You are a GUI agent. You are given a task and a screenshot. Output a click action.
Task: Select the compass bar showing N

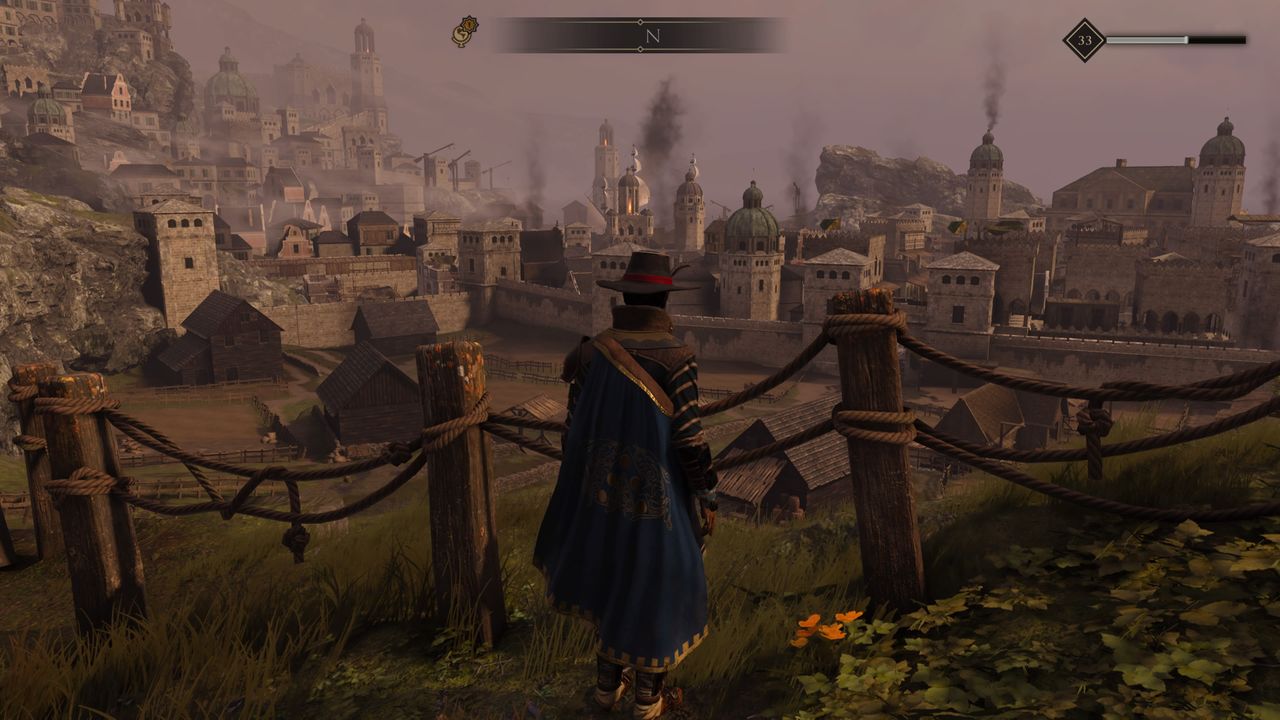(641, 35)
